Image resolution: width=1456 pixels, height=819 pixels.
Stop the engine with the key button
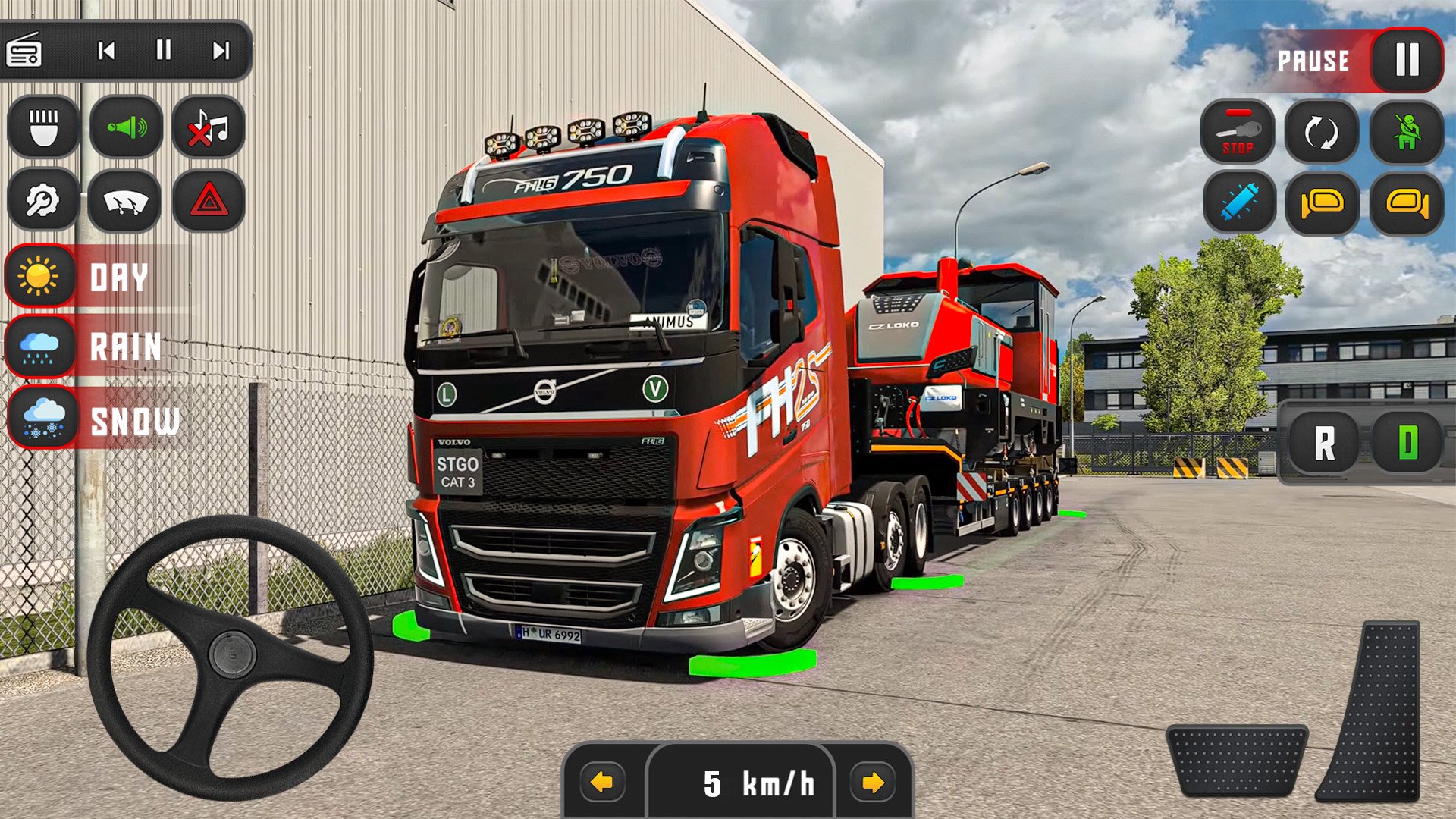point(1238,132)
